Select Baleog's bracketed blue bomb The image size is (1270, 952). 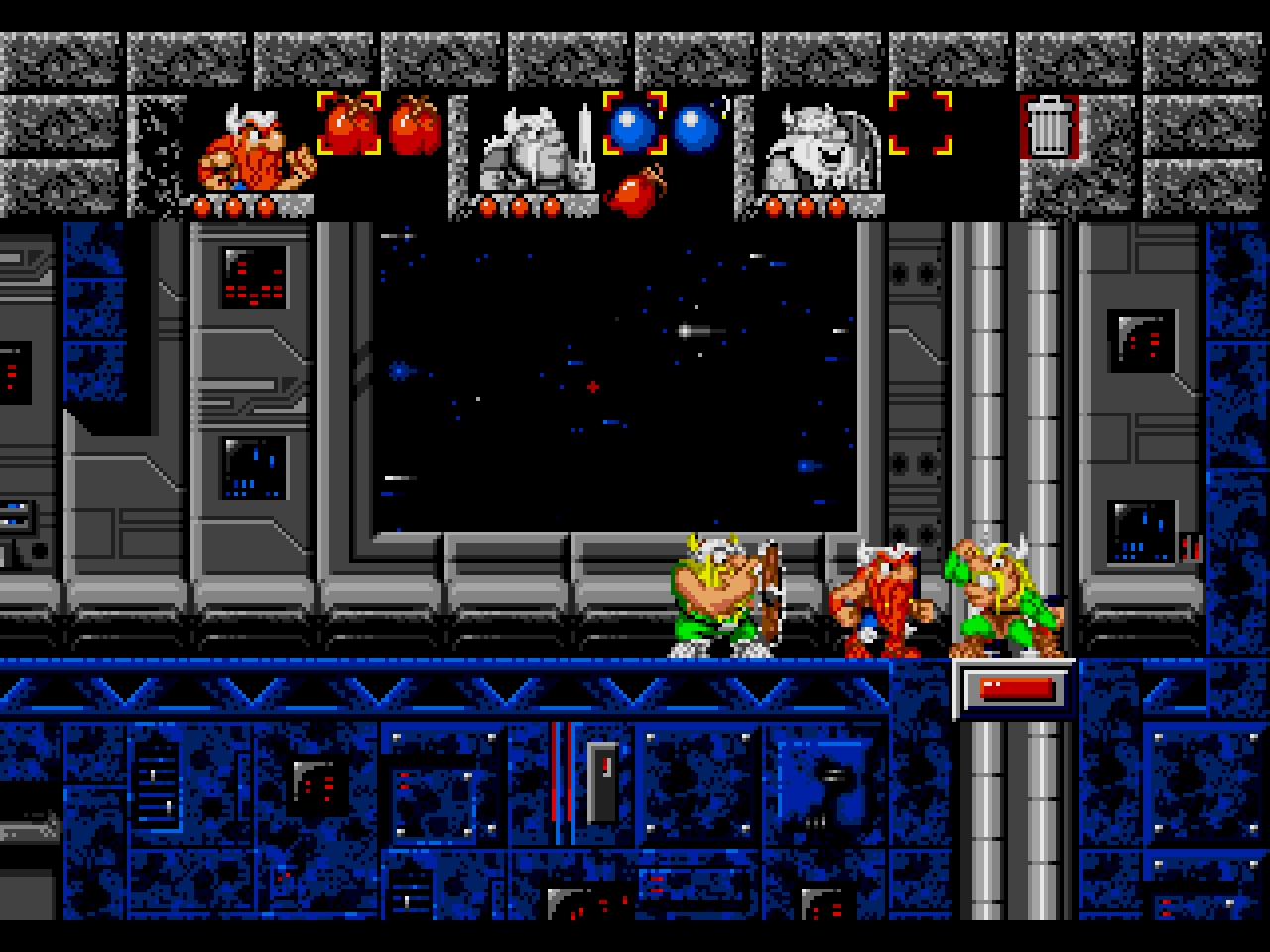[x=634, y=125]
